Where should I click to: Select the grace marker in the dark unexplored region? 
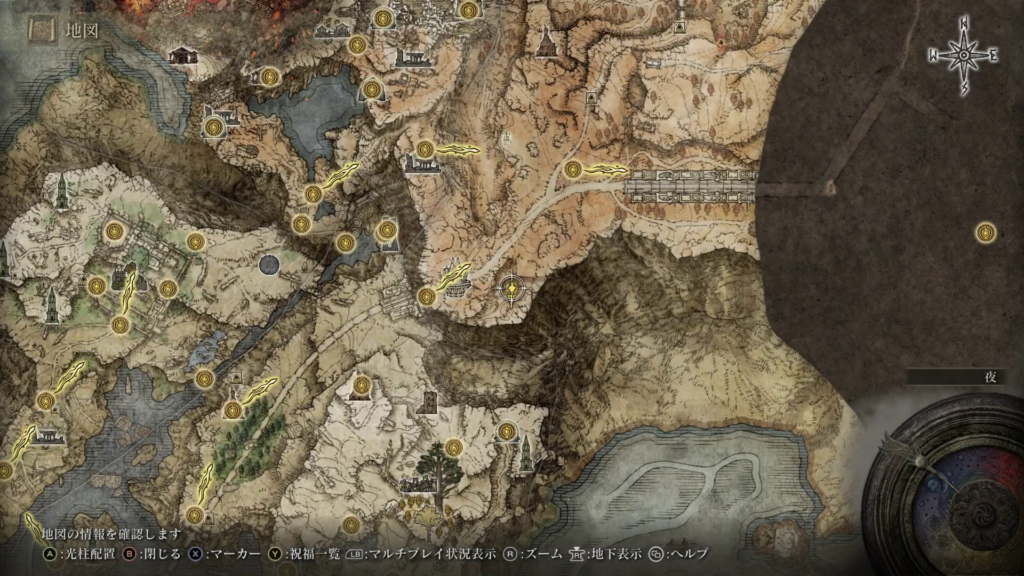pyautogui.click(x=985, y=233)
